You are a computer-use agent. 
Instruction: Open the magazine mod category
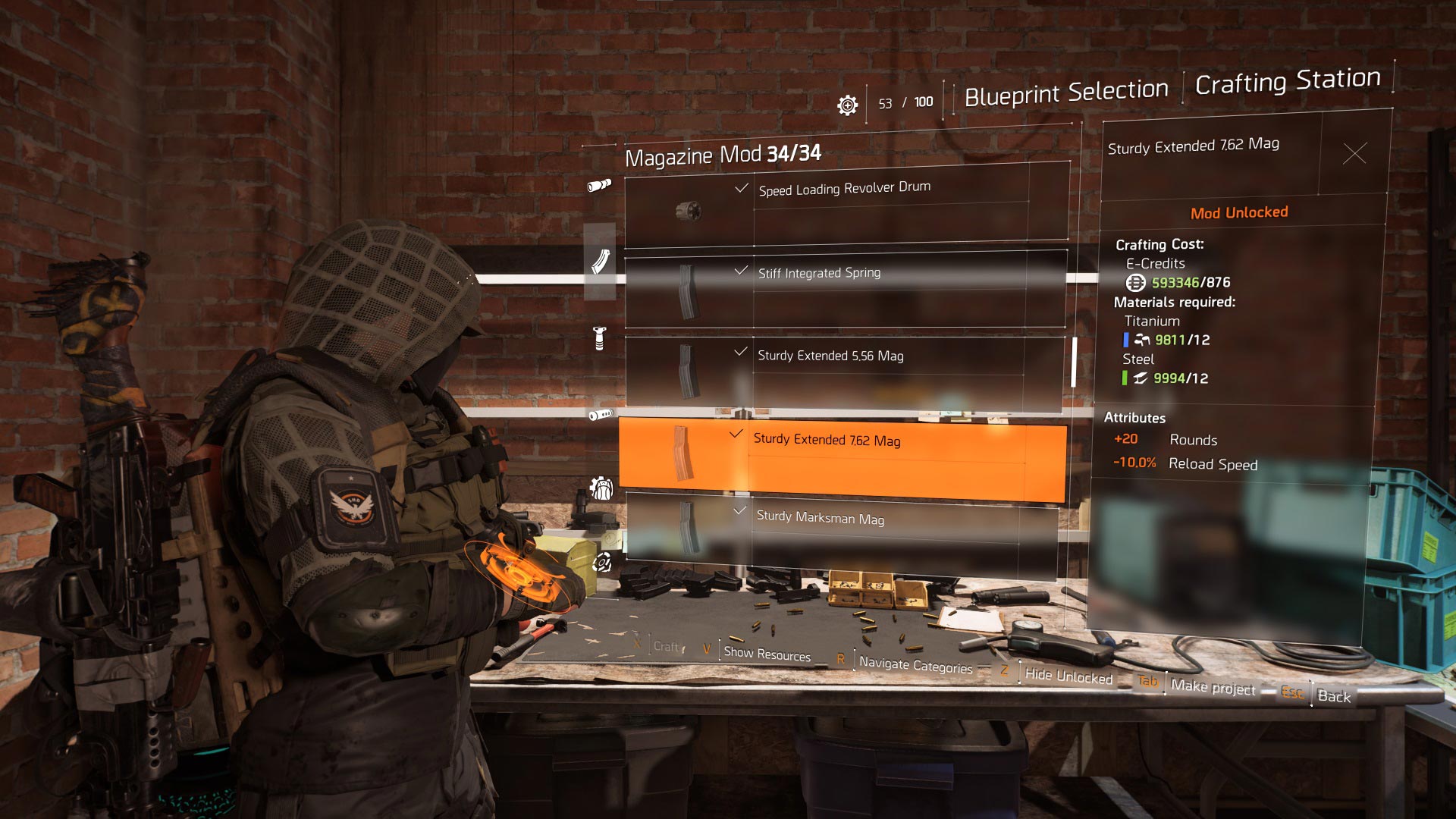(600, 262)
